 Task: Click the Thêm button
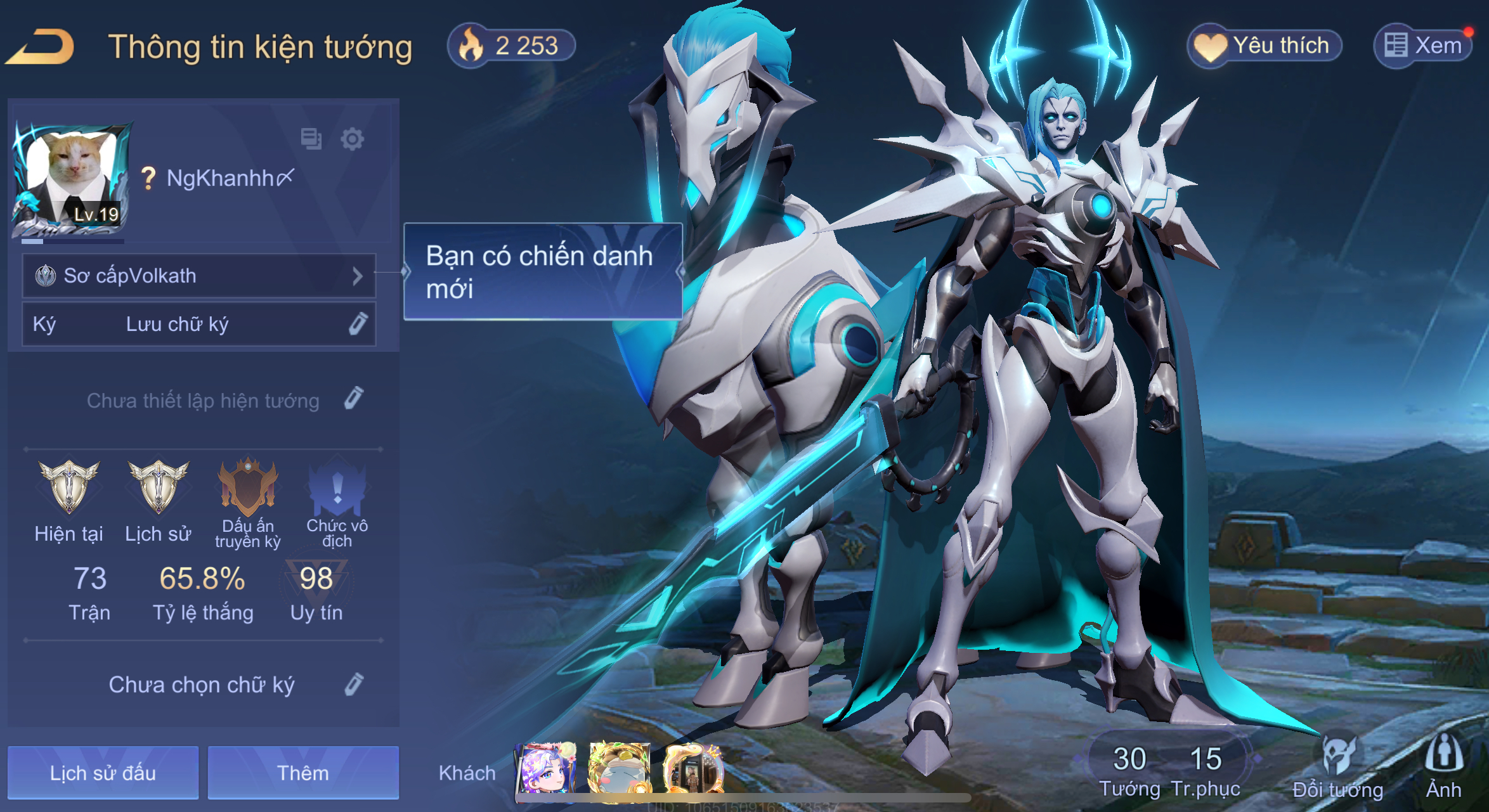coord(303,773)
